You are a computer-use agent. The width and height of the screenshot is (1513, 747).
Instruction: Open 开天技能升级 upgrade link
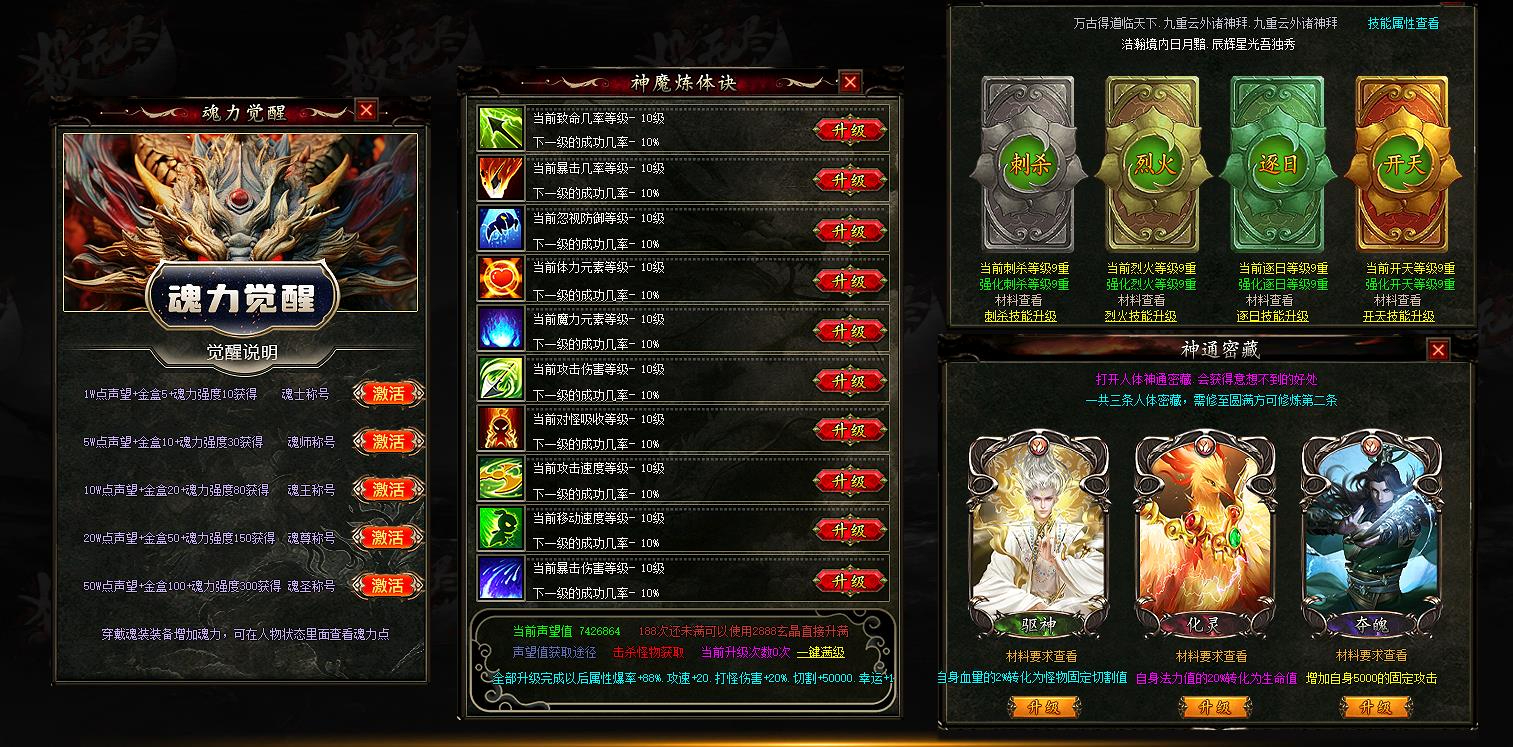1404,313
